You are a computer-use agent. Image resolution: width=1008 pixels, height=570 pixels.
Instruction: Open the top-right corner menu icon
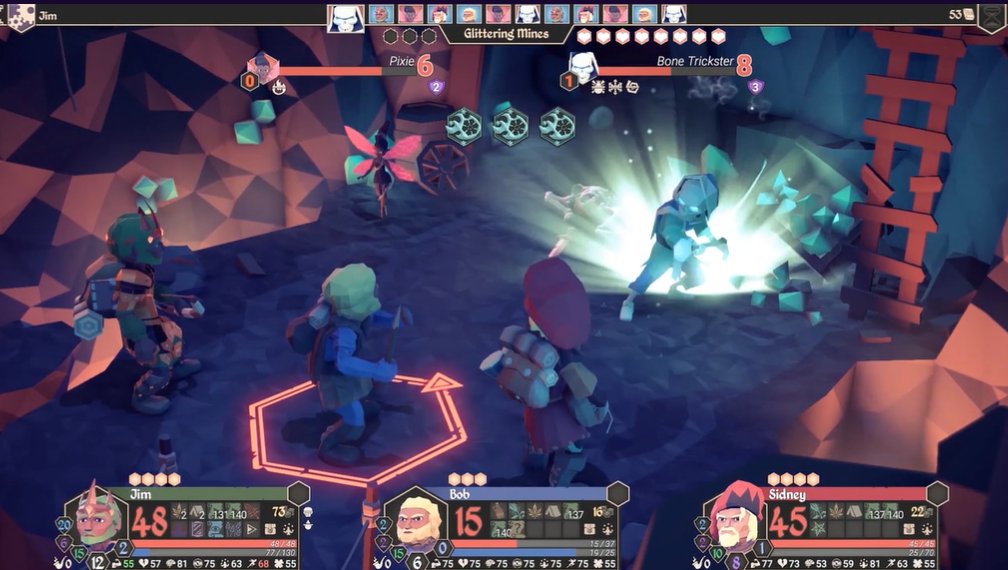click(994, 15)
